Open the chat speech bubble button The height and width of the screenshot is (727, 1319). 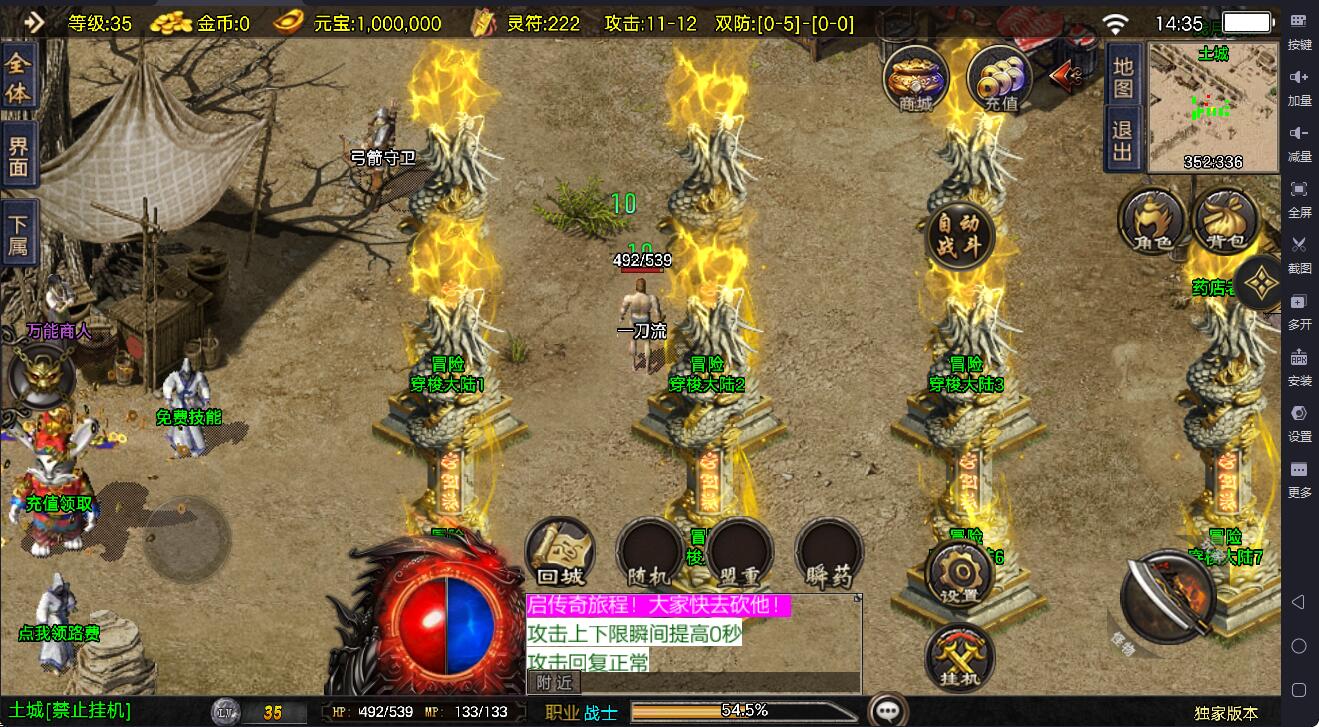click(887, 711)
